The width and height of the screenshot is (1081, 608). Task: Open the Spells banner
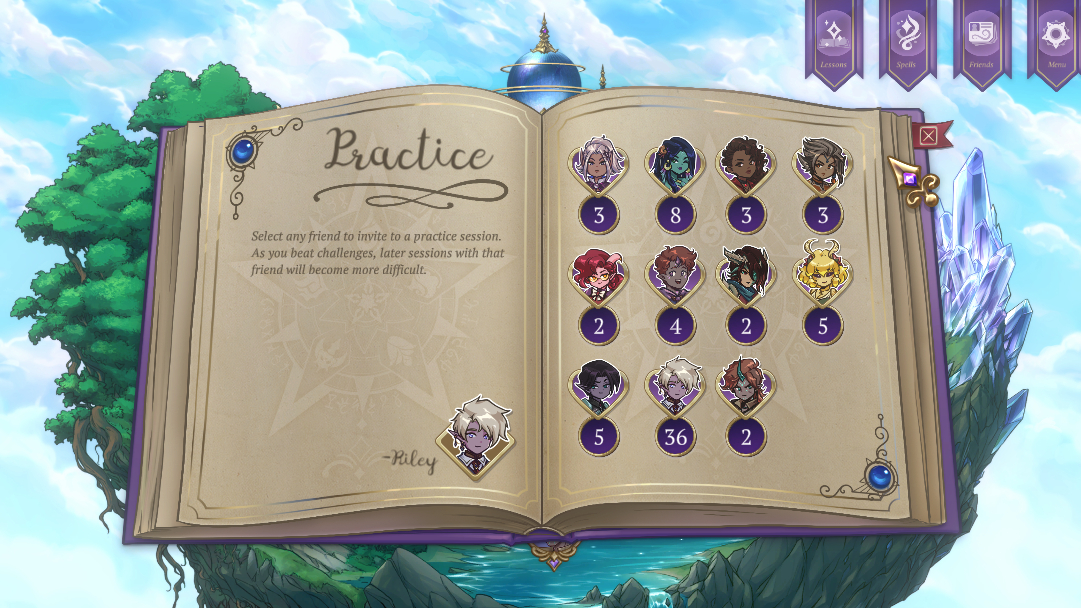click(907, 40)
